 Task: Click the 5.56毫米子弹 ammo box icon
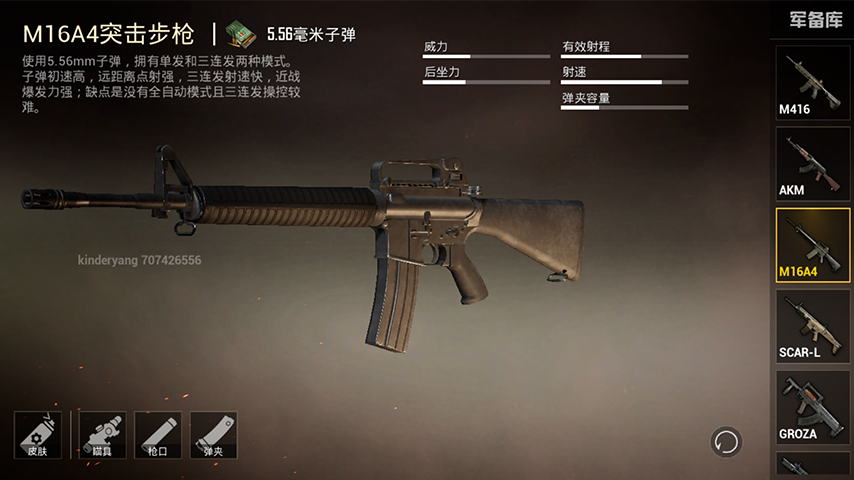240,35
